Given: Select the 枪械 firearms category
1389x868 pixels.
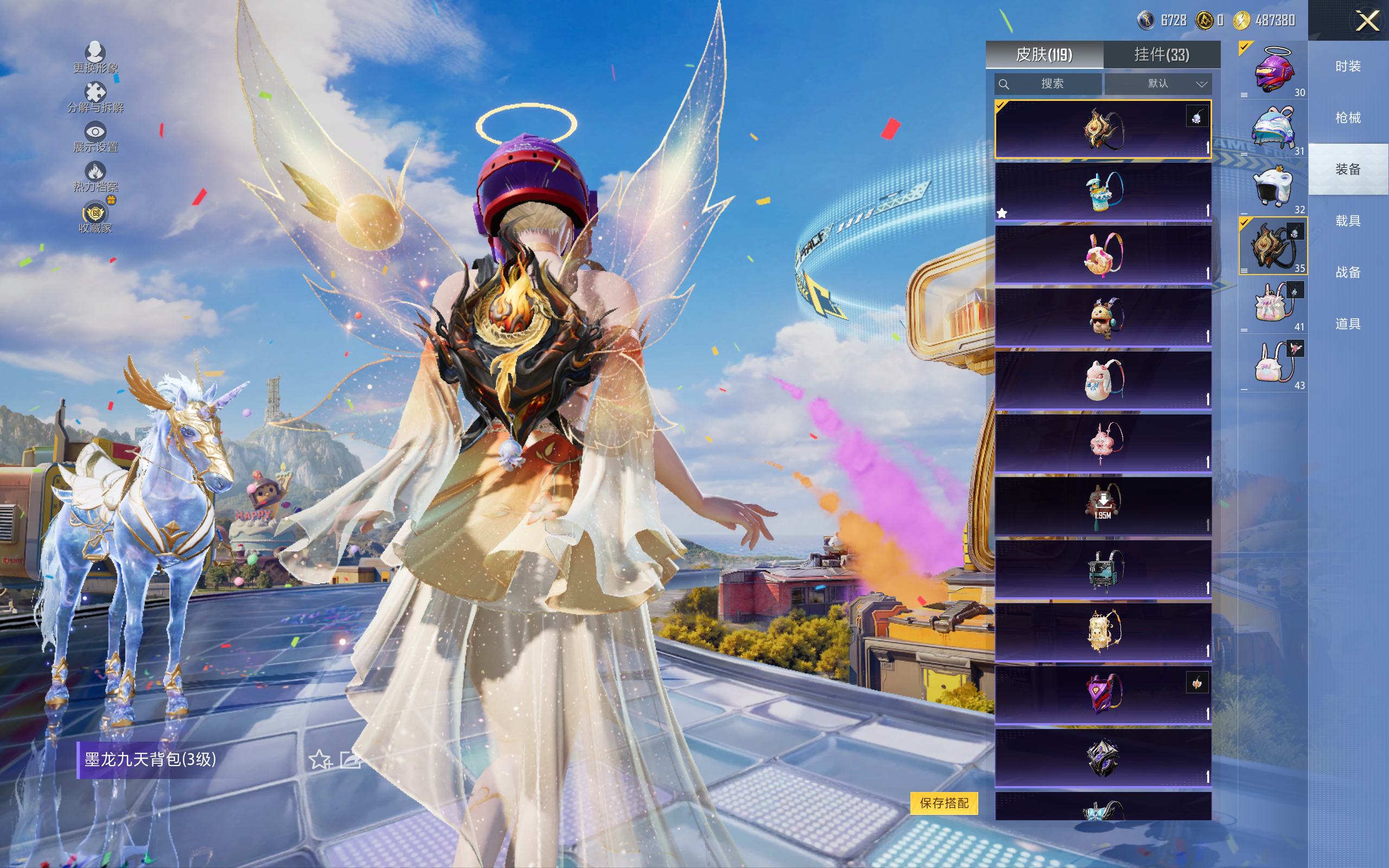Looking at the screenshot, I should coord(1348,118).
